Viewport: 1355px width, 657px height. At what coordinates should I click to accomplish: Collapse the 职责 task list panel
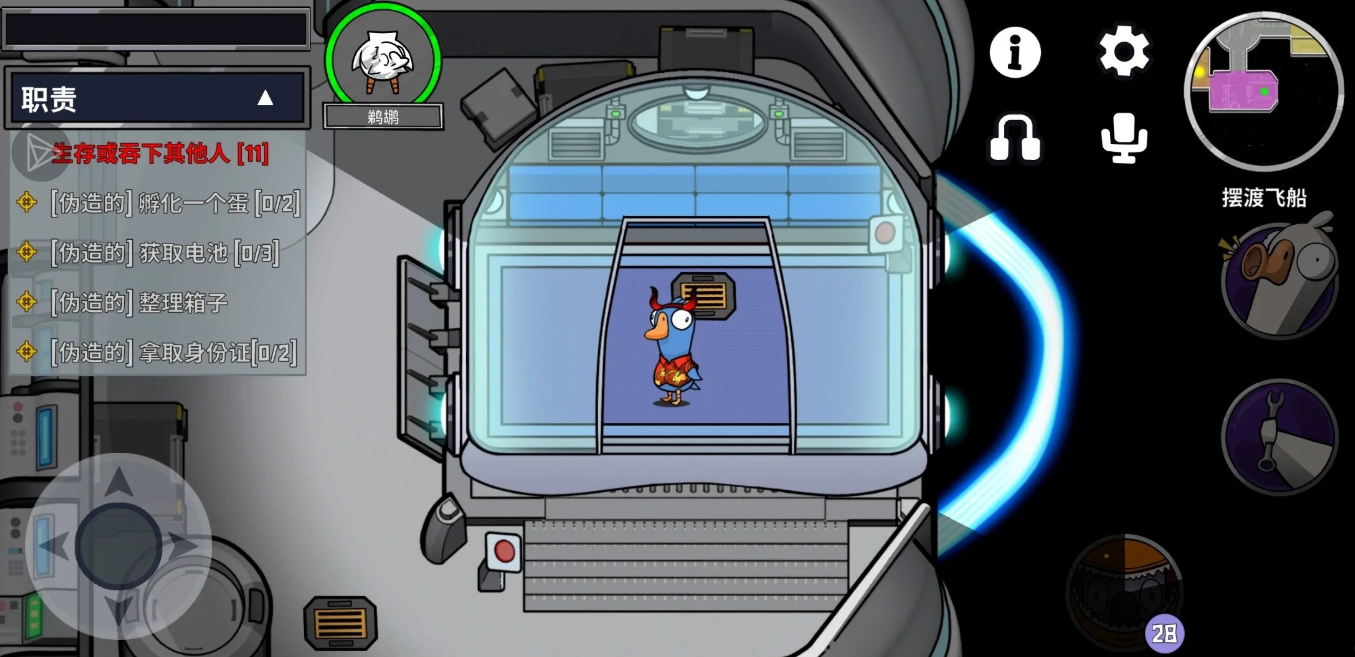click(x=264, y=98)
